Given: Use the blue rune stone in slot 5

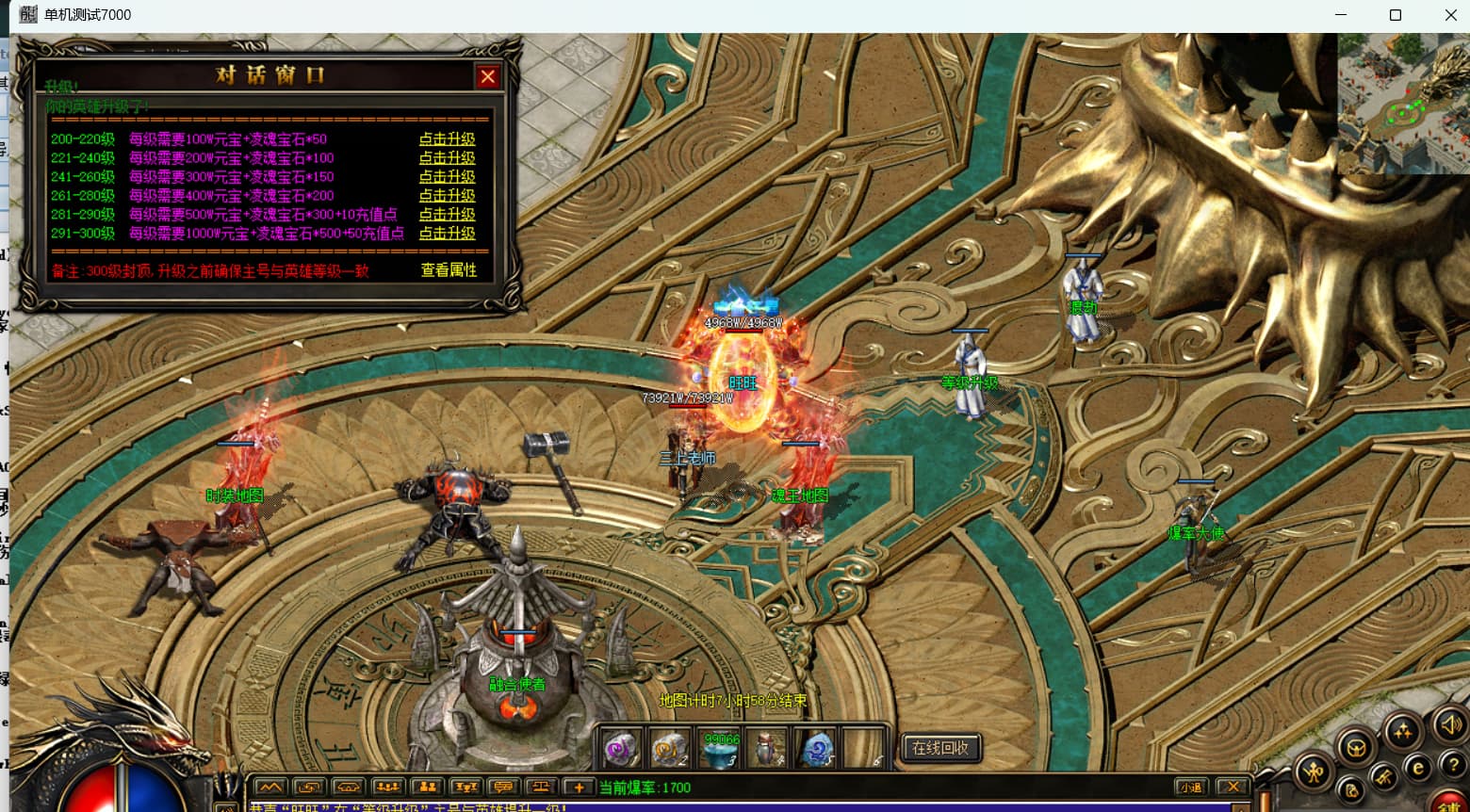Looking at the screenshot, I should [x=817, y=750].
